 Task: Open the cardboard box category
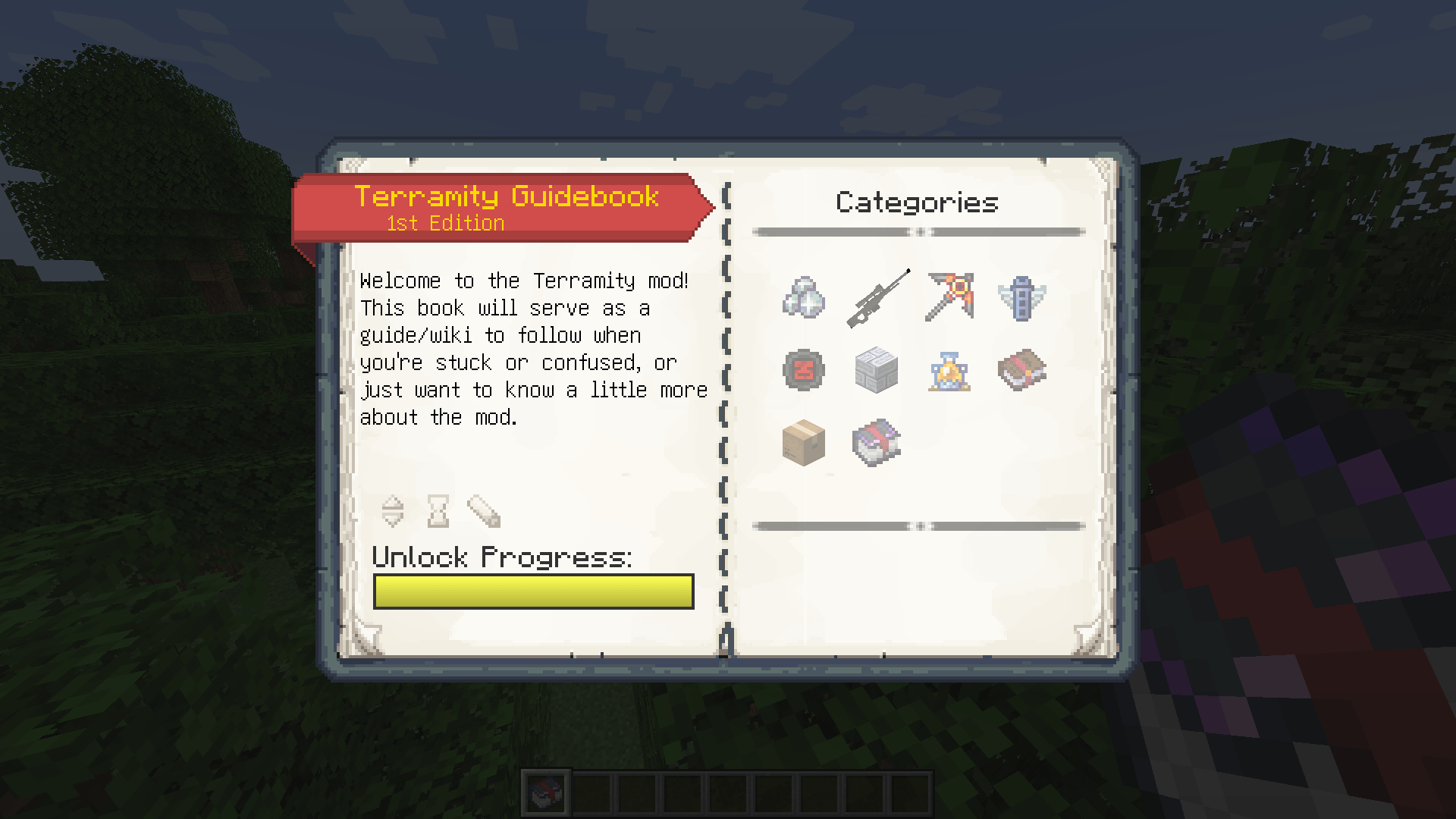[804, 442]
